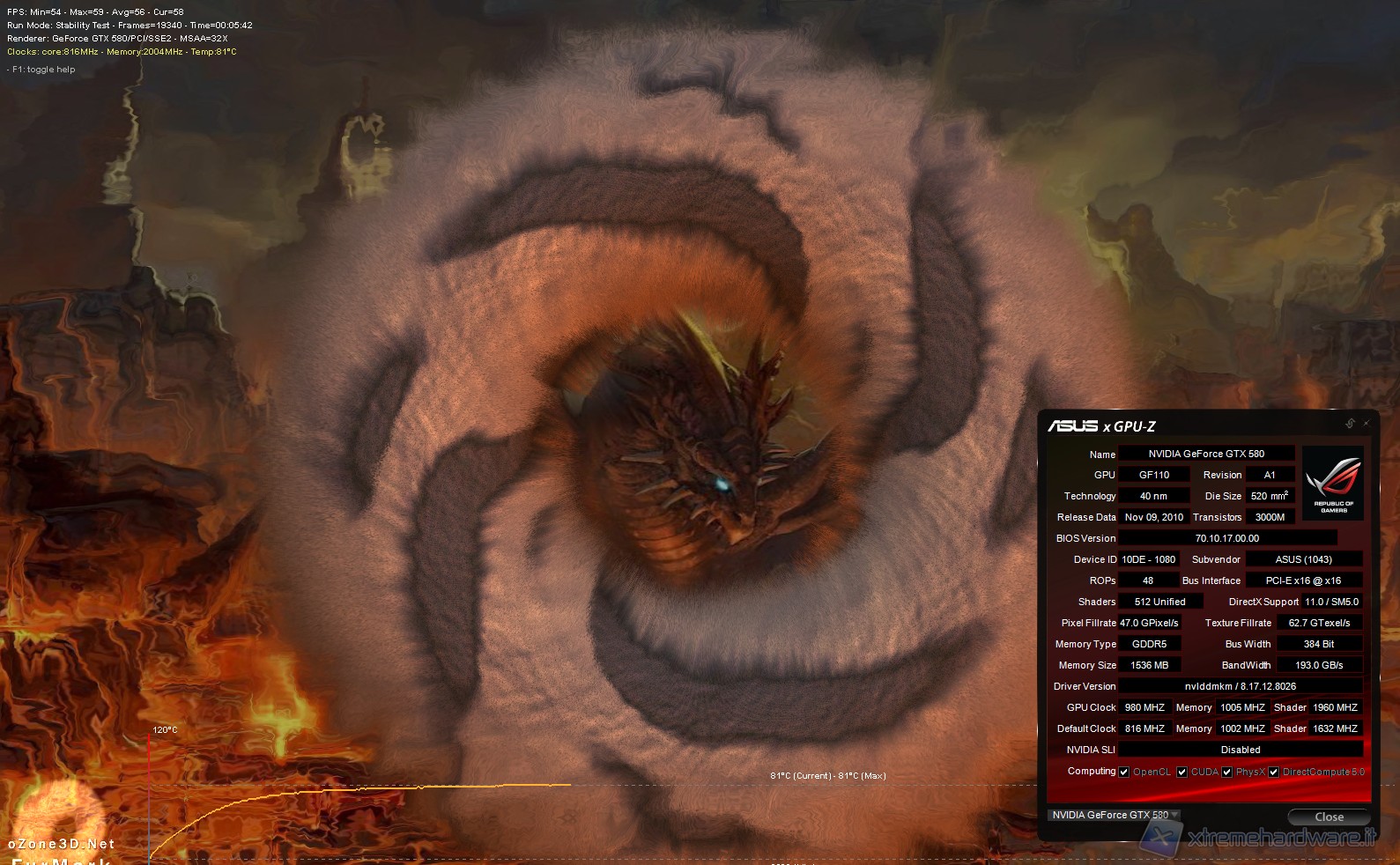
Task: Toggle the DirectCompute 5.0 checkbox
Action: [1273, 773]
